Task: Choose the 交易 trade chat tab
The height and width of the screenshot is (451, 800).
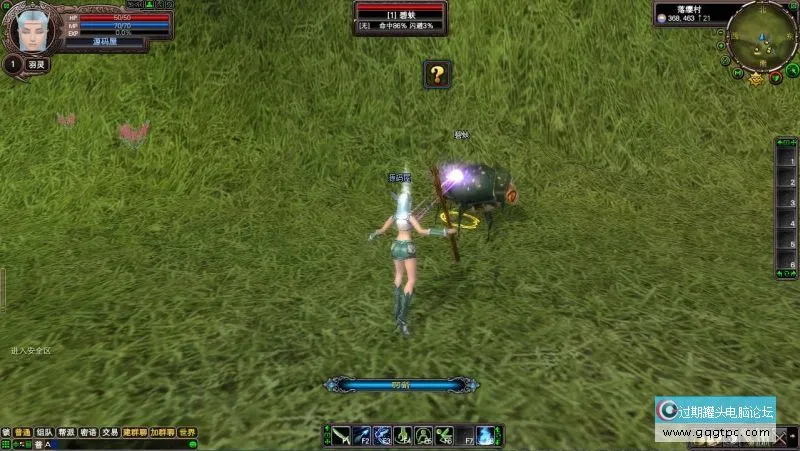Action: pyautogui.click(x=110, y=433)
